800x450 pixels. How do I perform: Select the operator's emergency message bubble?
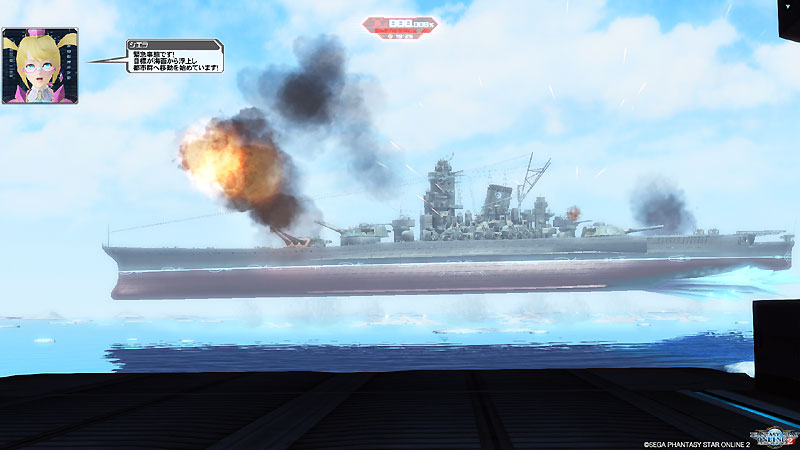click(174, 58)
